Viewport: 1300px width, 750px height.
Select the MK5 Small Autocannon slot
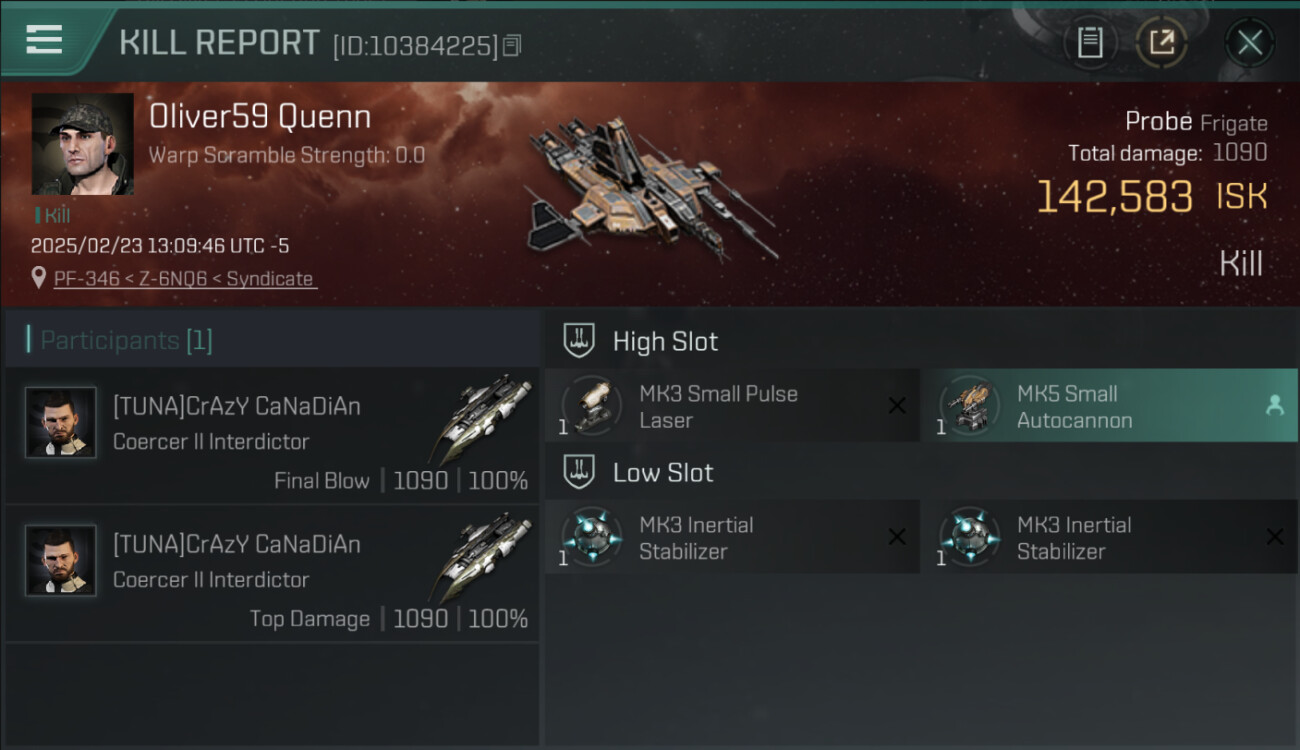[1108, 406]
